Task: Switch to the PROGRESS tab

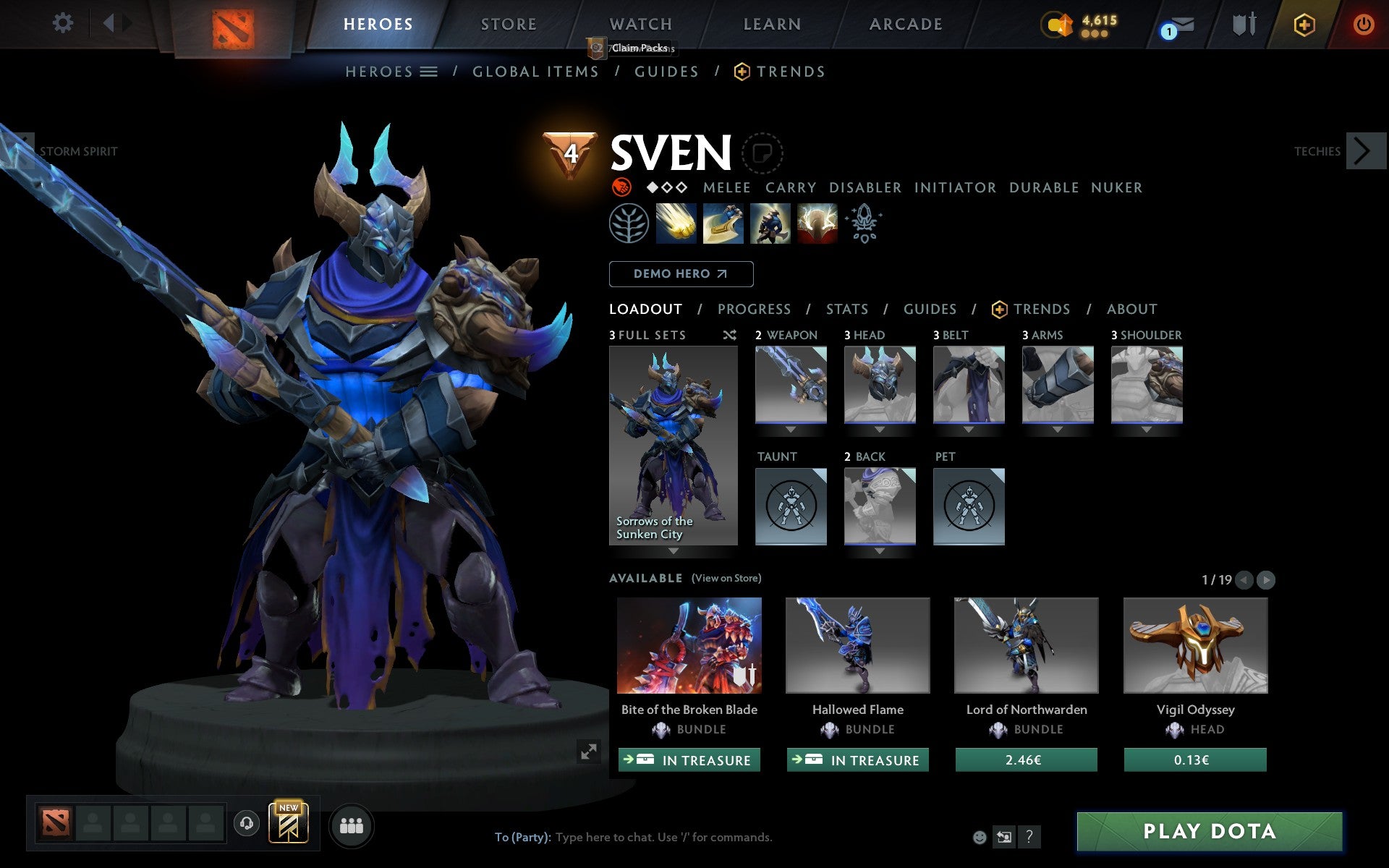Action: pos(754,309)
